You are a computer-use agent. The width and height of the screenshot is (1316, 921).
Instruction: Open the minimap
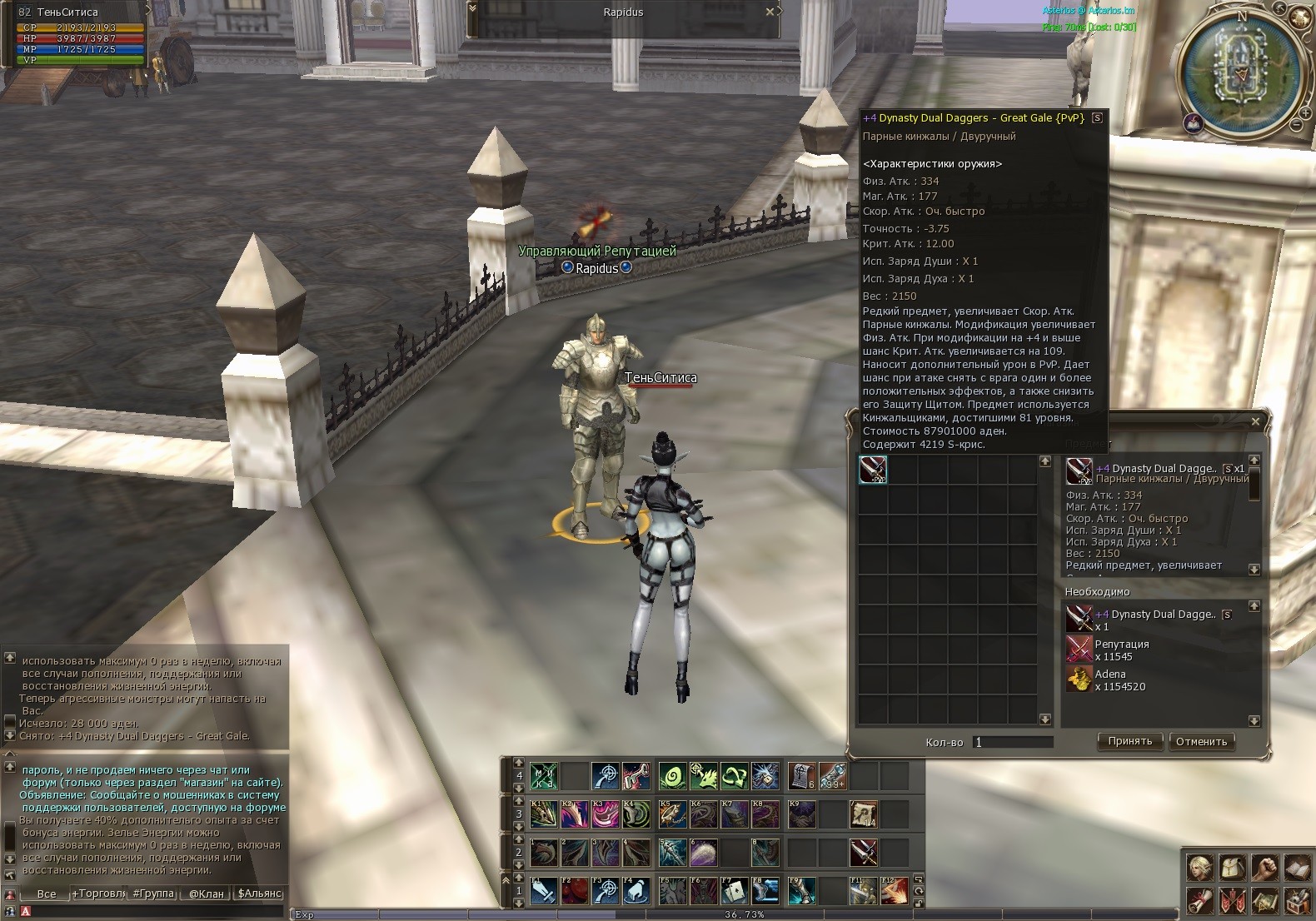point(1242,69)
